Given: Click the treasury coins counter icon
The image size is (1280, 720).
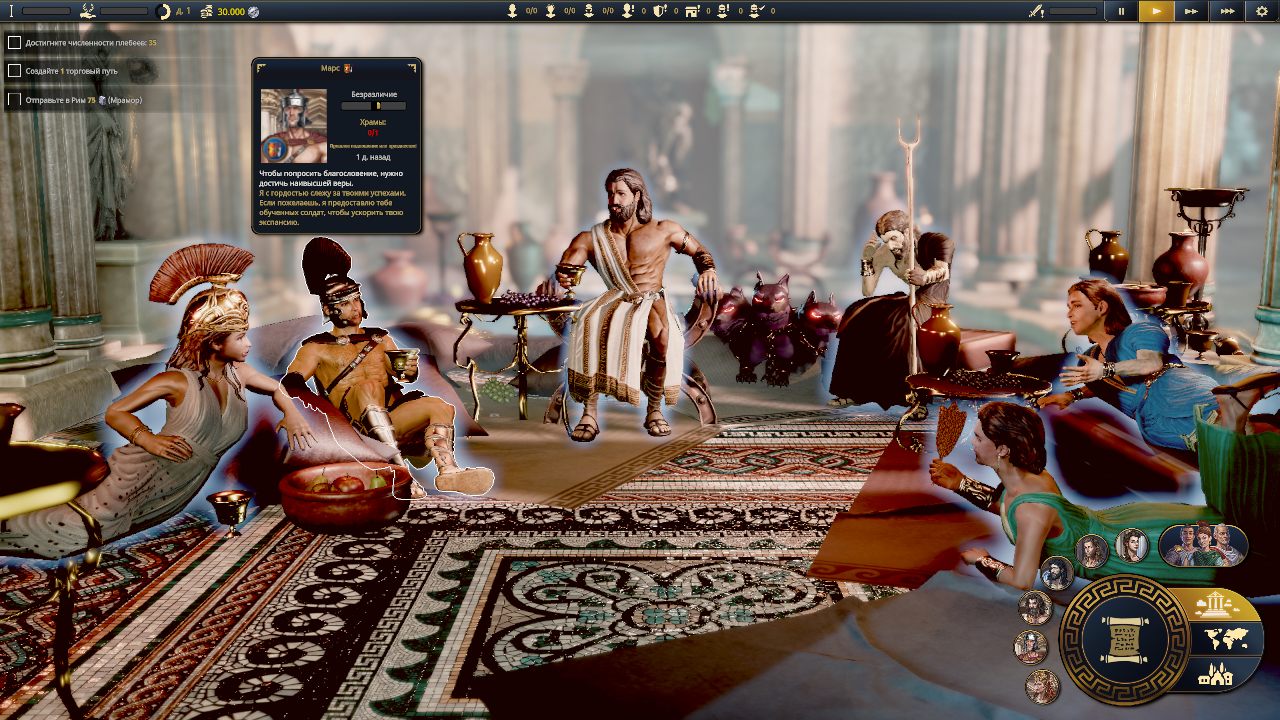Looking at the screenshot, I should (x=206, y=11).
